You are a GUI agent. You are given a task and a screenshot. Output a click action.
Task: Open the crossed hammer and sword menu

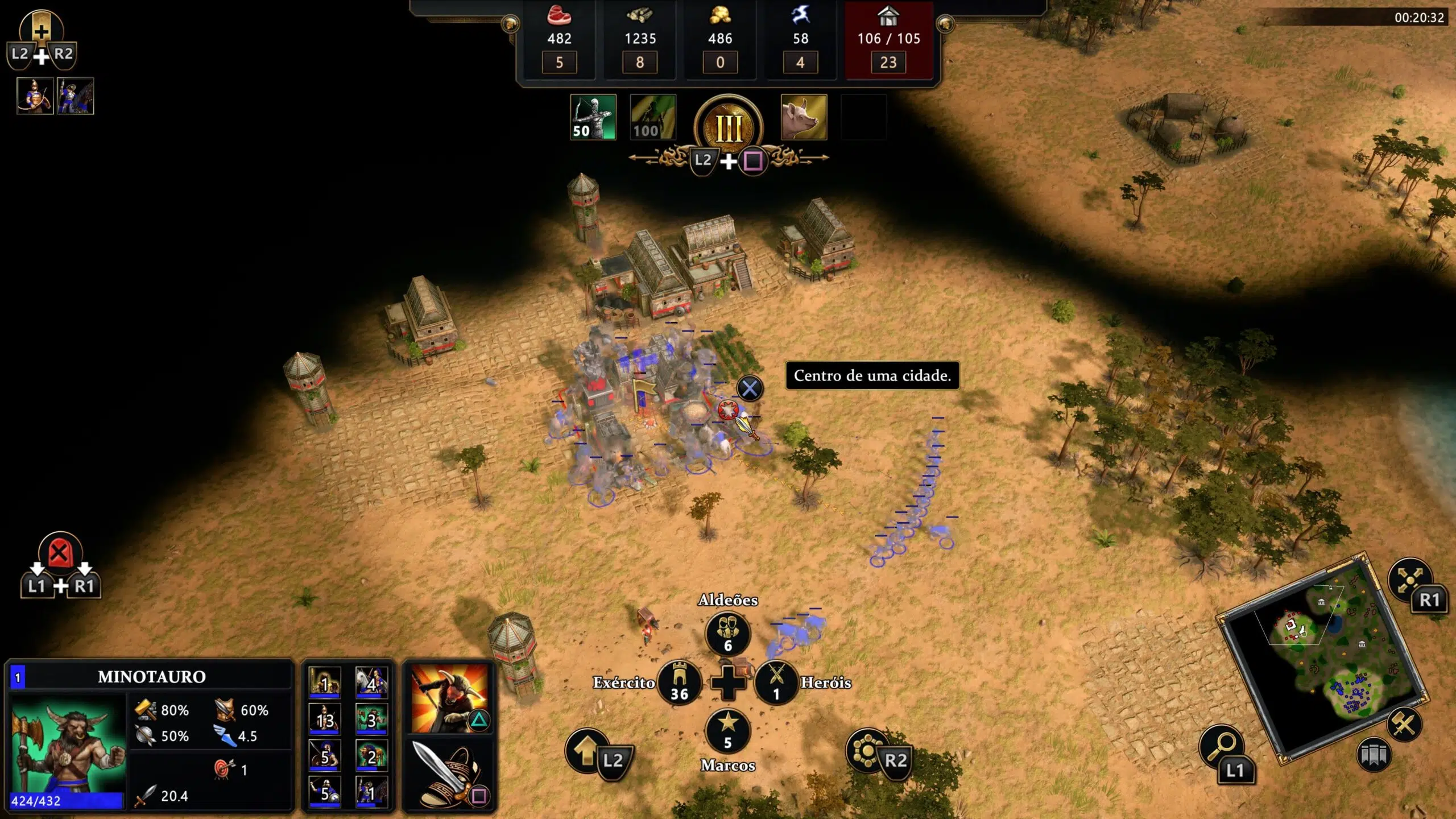click(1404, 724)
